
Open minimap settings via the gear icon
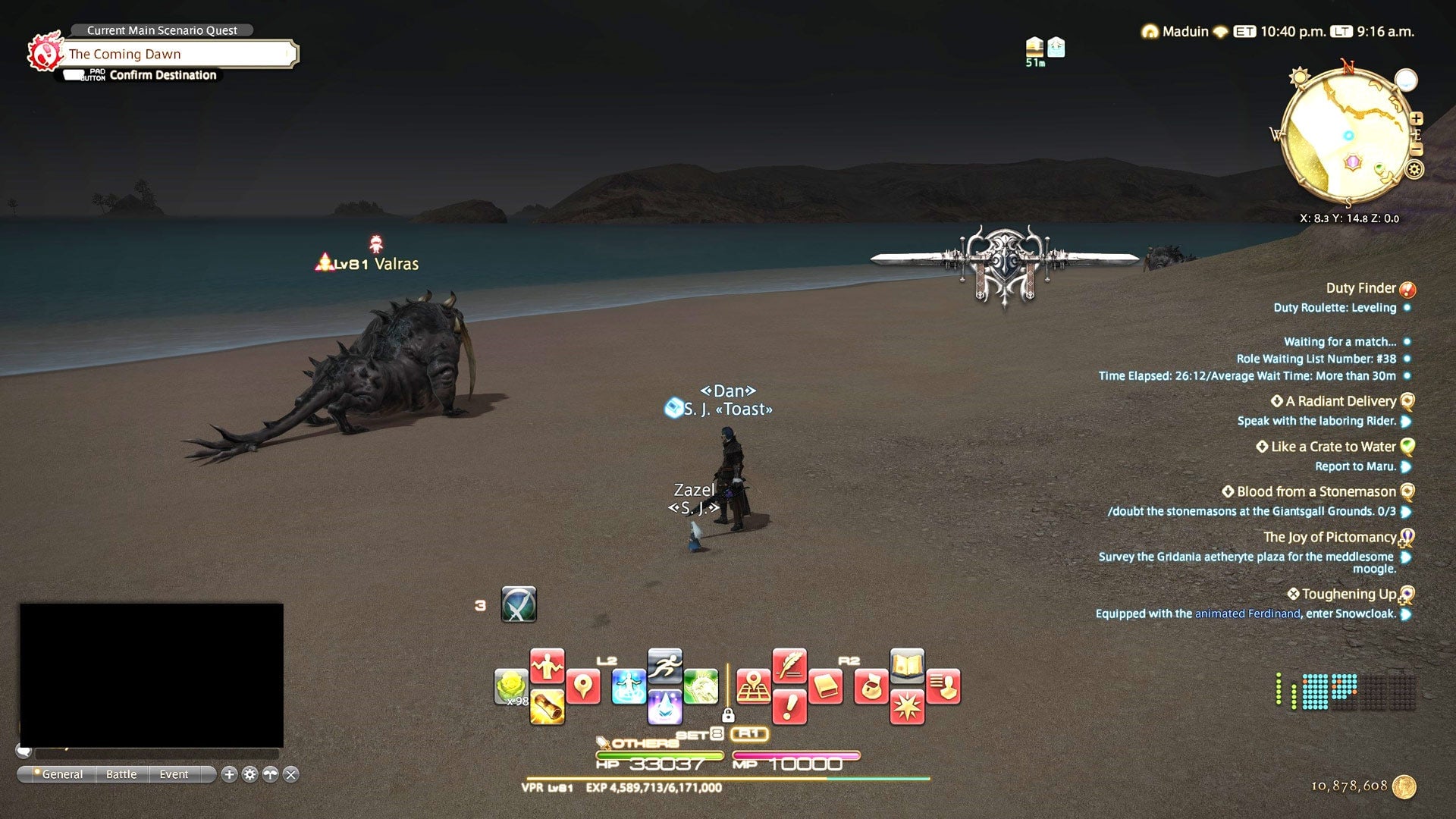tap(1414, 169)
